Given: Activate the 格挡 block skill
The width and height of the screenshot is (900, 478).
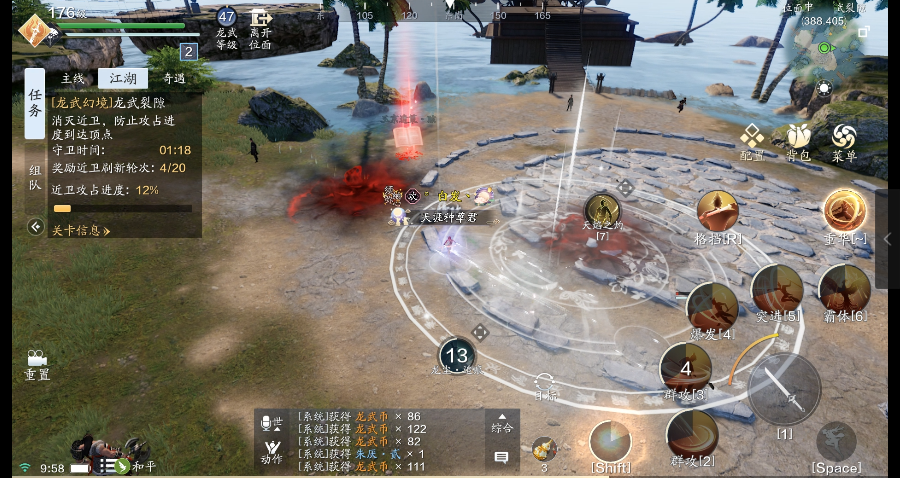Looking at the screenshot, I should pos(719,211).
